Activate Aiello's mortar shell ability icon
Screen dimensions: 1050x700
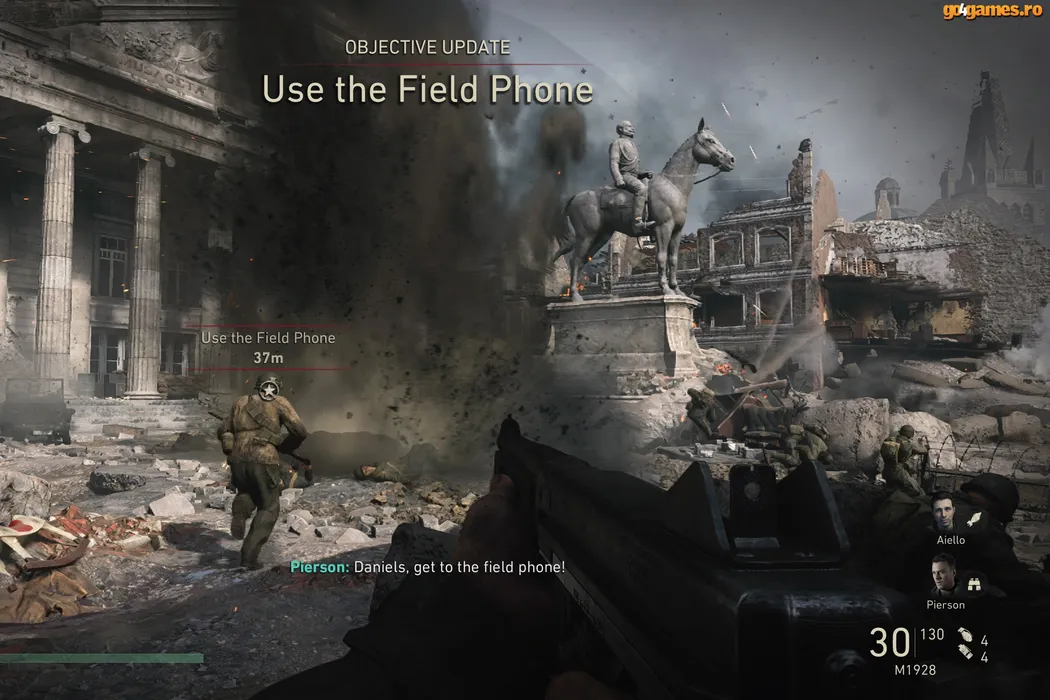point(973,519)
